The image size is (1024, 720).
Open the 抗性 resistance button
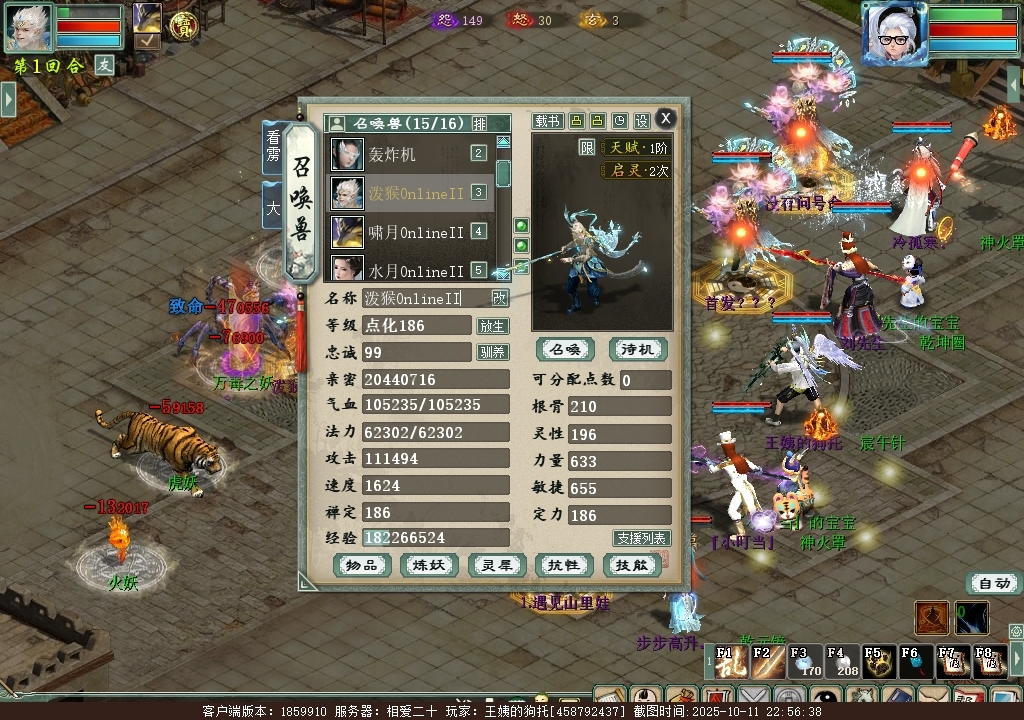point(565,565)
